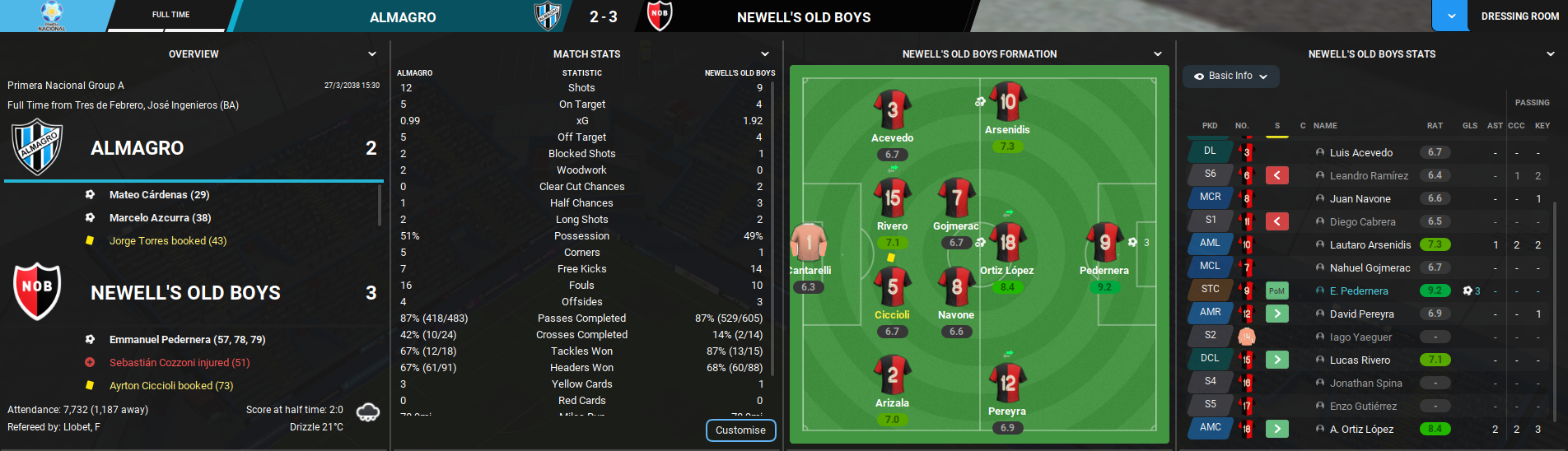Expand the Overview panel dropdown
This screenshot has width=1568, height=451.
click(372, 54)
